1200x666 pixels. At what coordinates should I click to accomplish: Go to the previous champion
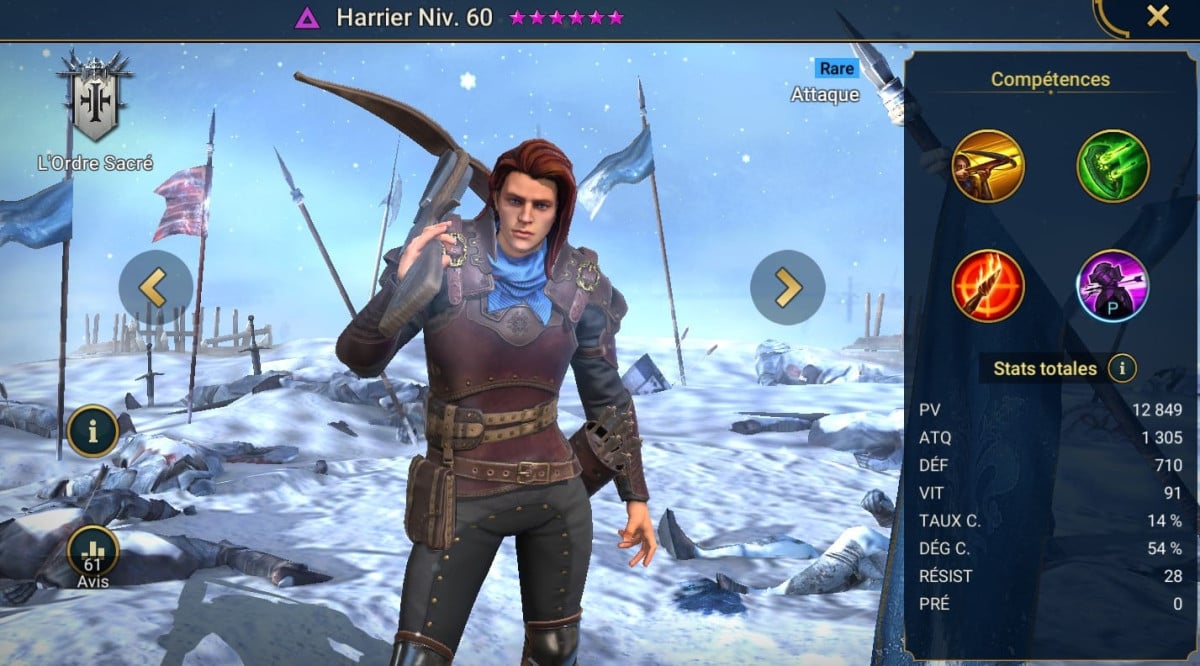click(x=155, y=287)
